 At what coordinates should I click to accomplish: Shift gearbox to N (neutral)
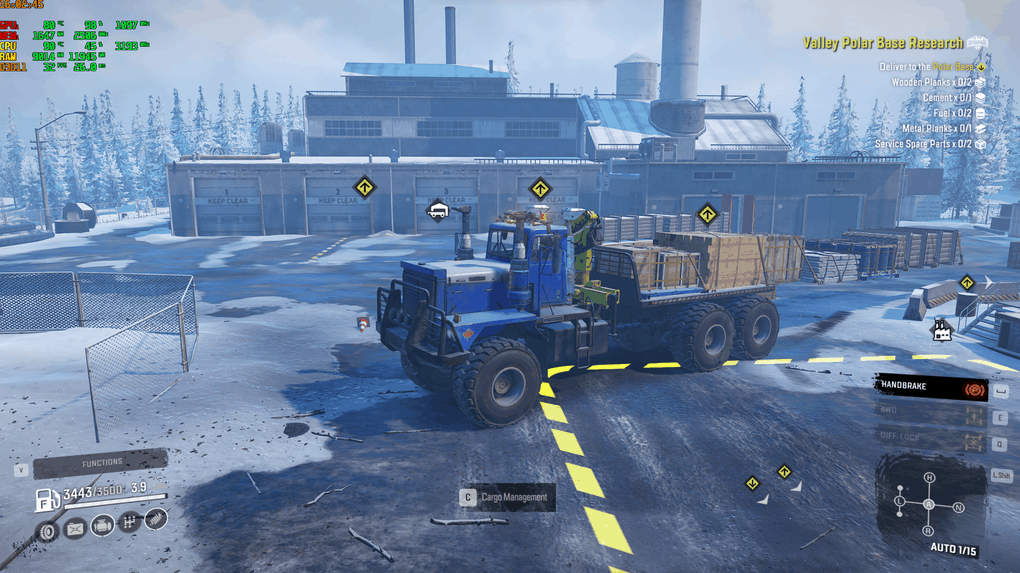pos(959,508)
